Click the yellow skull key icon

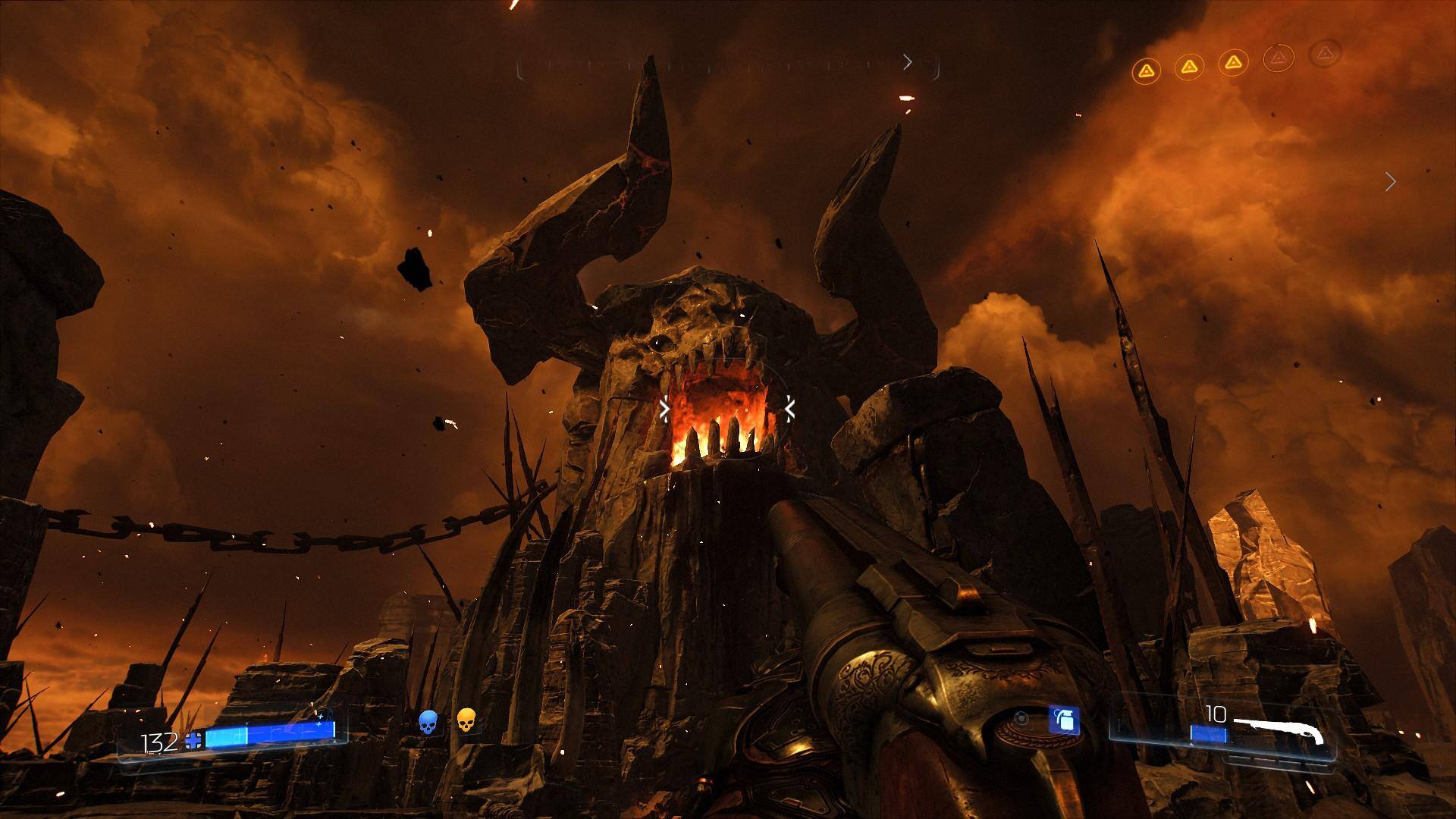click(467, 720)
